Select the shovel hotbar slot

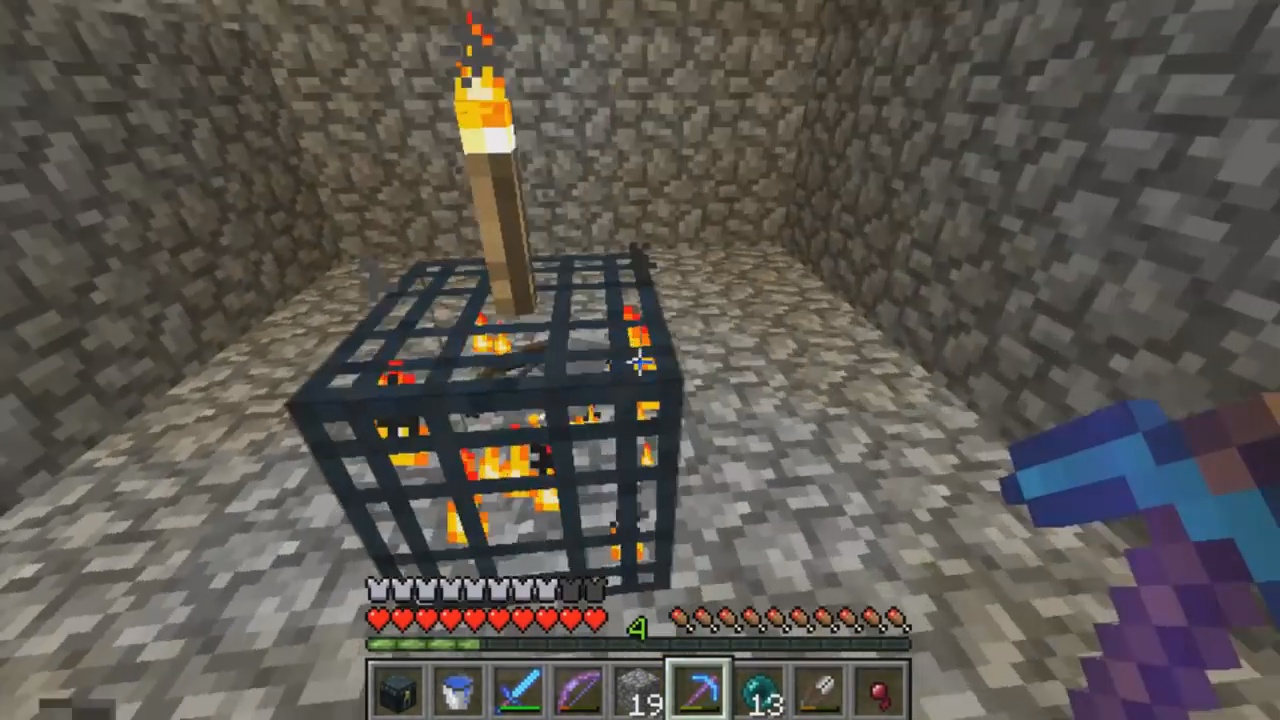pyautogui.click(x=820, y=691)
